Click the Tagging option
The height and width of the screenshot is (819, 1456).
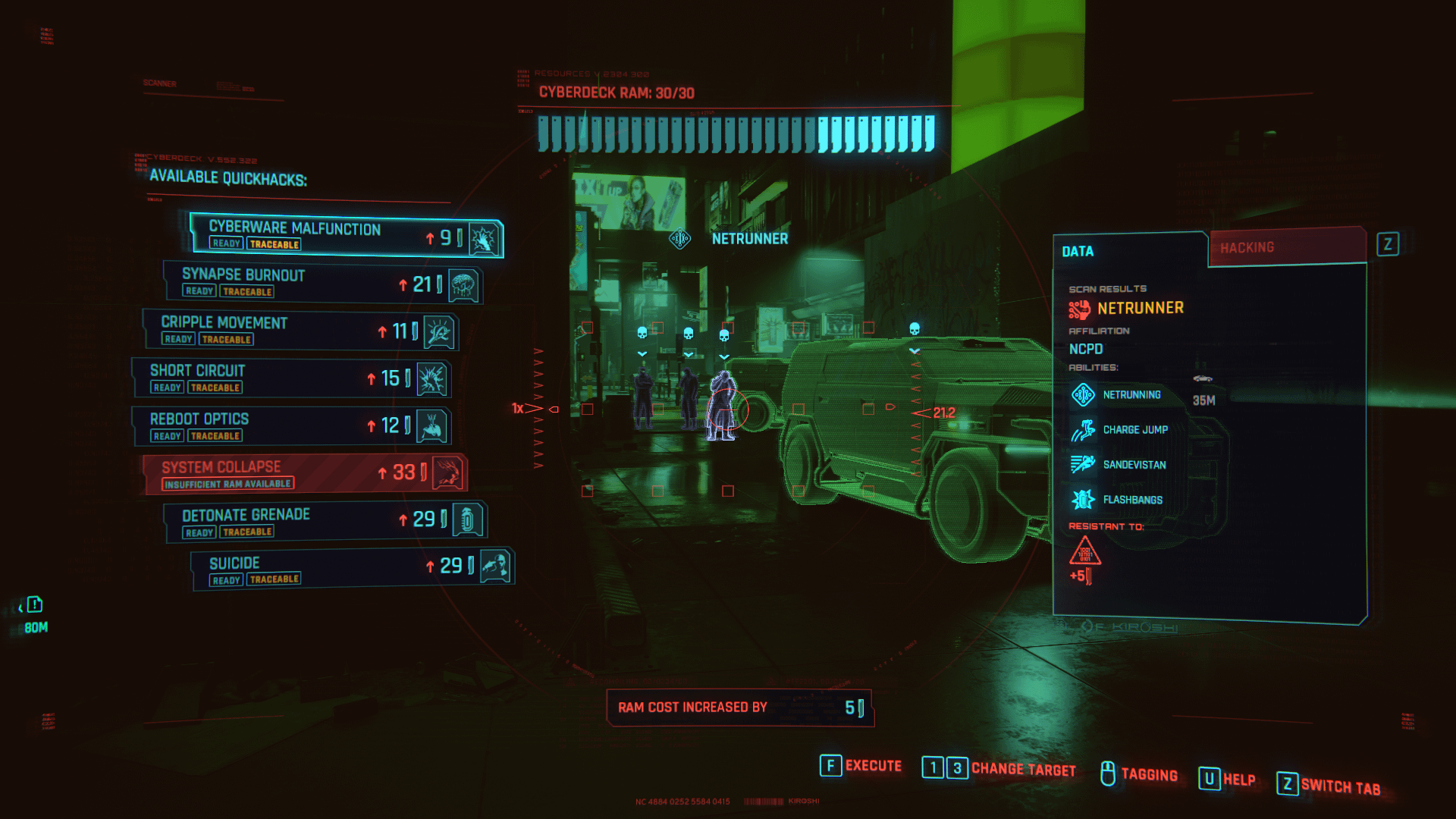pos(1148,774)
